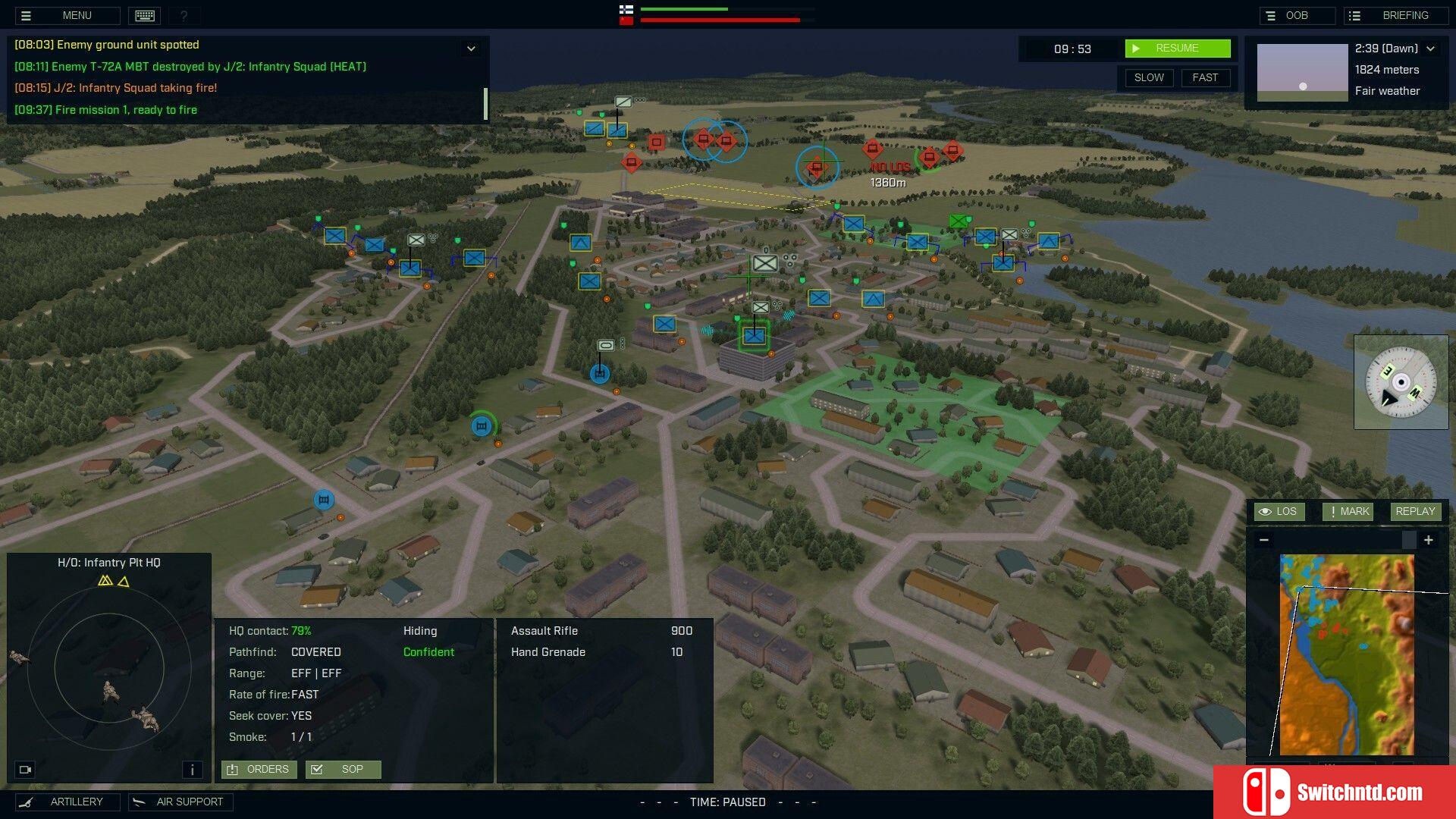1456x819 pixels.
Task: Set game speed to FAST
Action: pos(1204,77)
